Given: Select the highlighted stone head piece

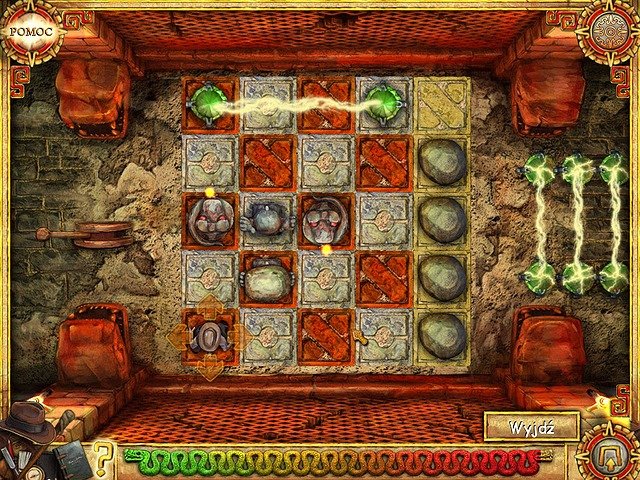Looking at the screenshot, I should [x=210, y=337].
